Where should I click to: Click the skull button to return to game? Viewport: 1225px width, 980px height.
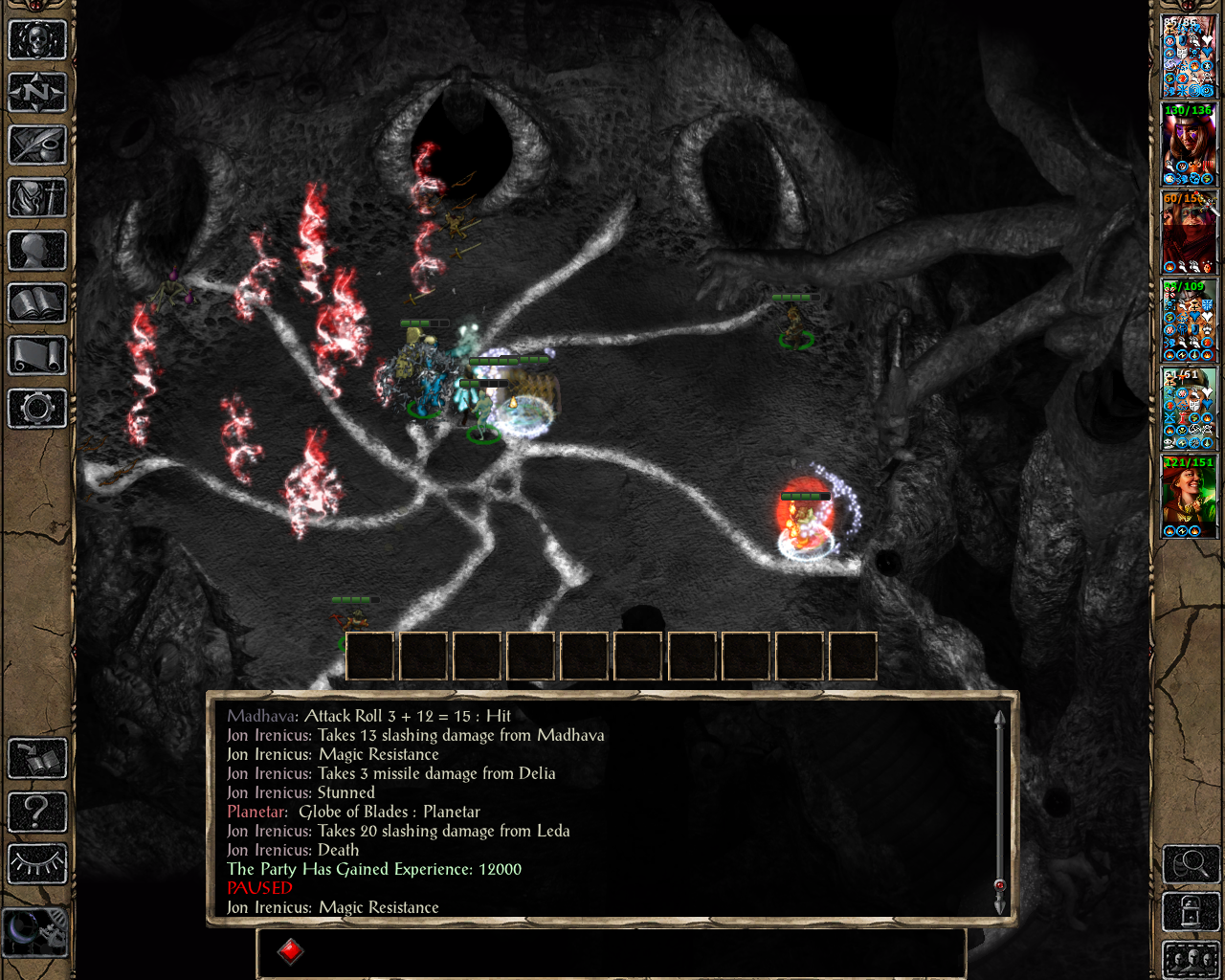(37, 40)
